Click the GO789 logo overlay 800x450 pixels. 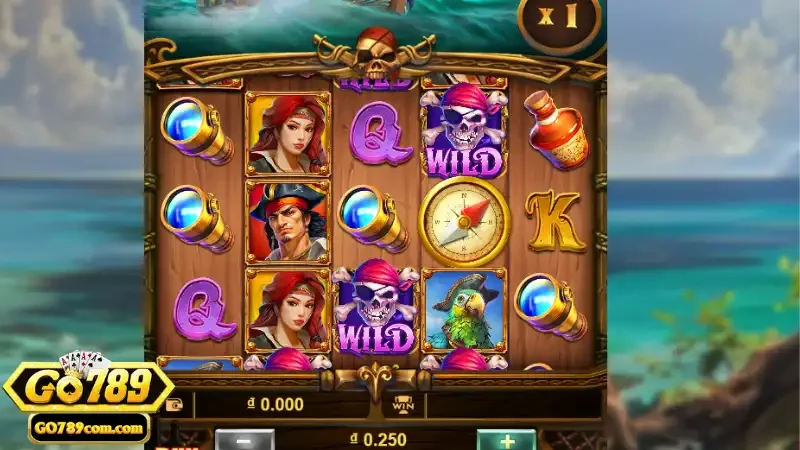[x=88, y=390]
